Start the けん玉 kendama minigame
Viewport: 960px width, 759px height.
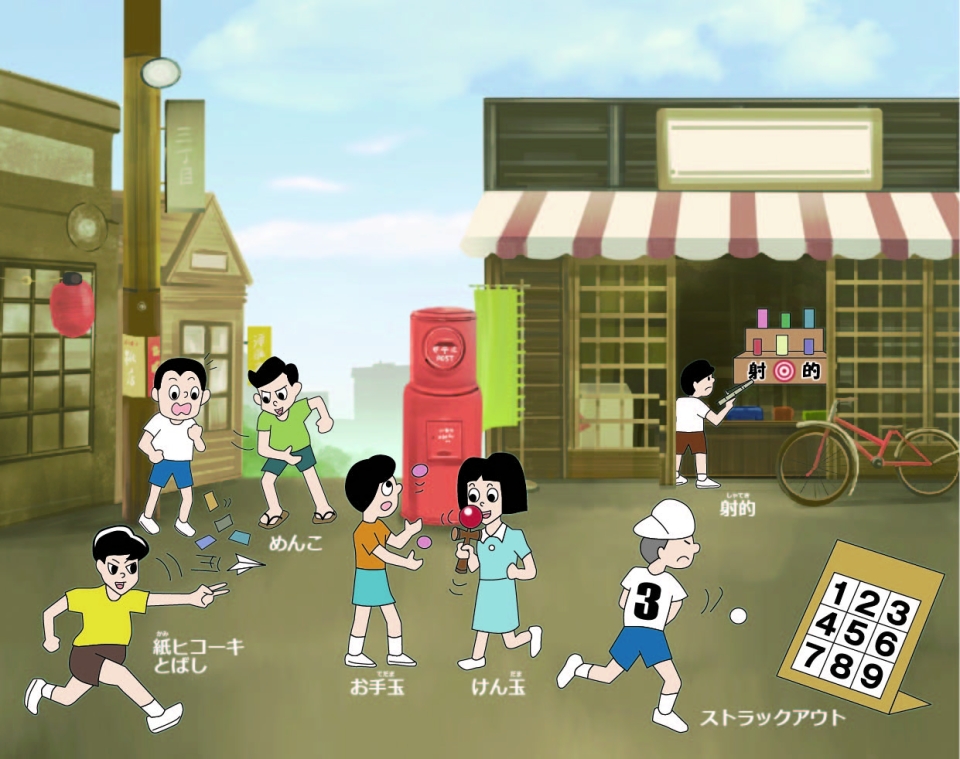coord(498,687)
